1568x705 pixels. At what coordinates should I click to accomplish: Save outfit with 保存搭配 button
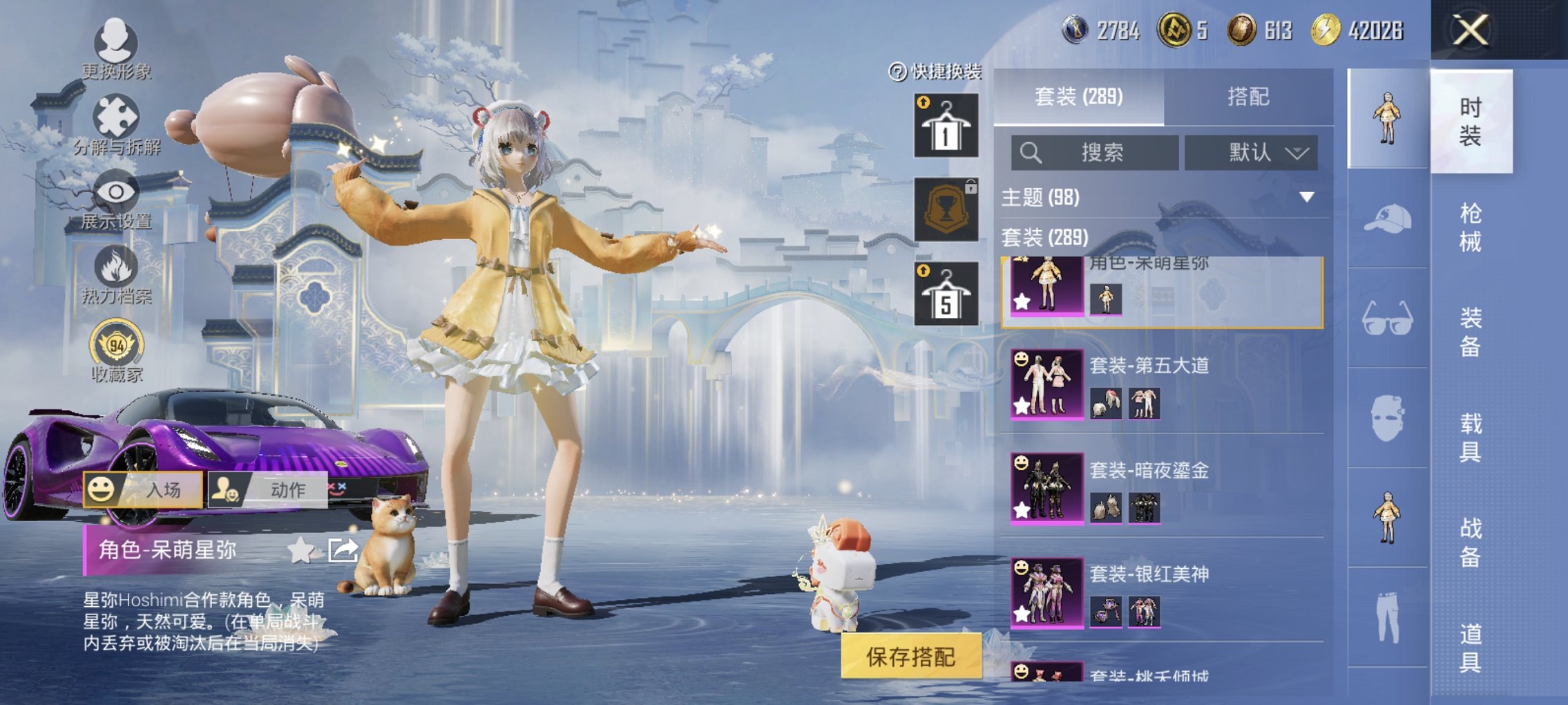[910, 657]
